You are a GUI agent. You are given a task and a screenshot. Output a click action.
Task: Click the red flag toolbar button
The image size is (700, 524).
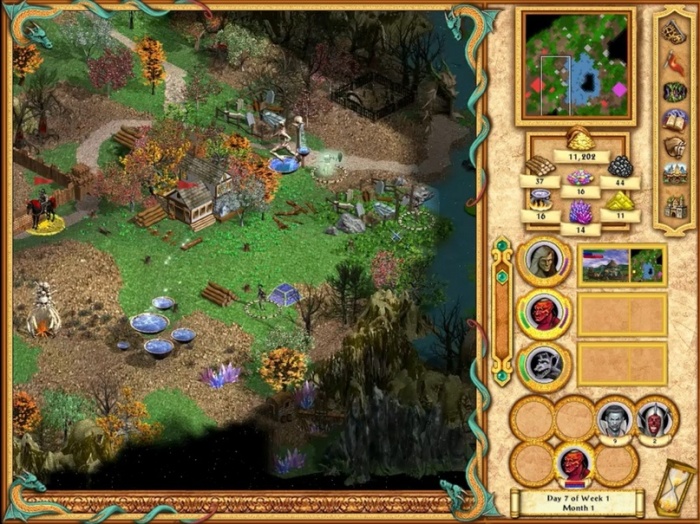tap(674, 62)
